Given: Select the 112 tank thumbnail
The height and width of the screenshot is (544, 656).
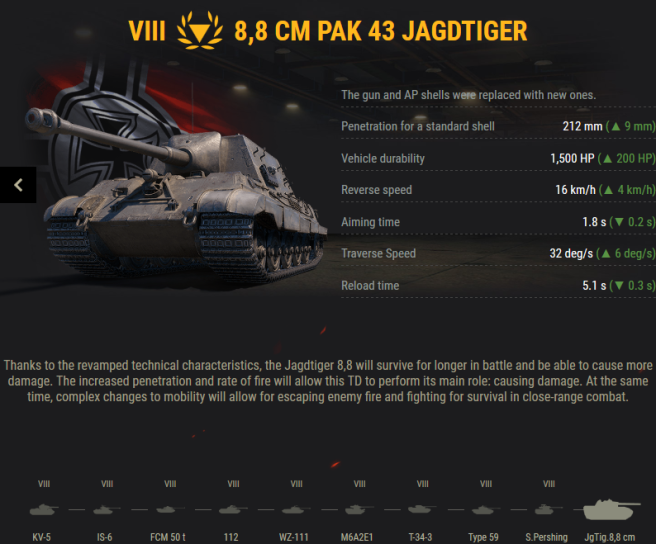Looking at the screenshot, I should point(232,509).
